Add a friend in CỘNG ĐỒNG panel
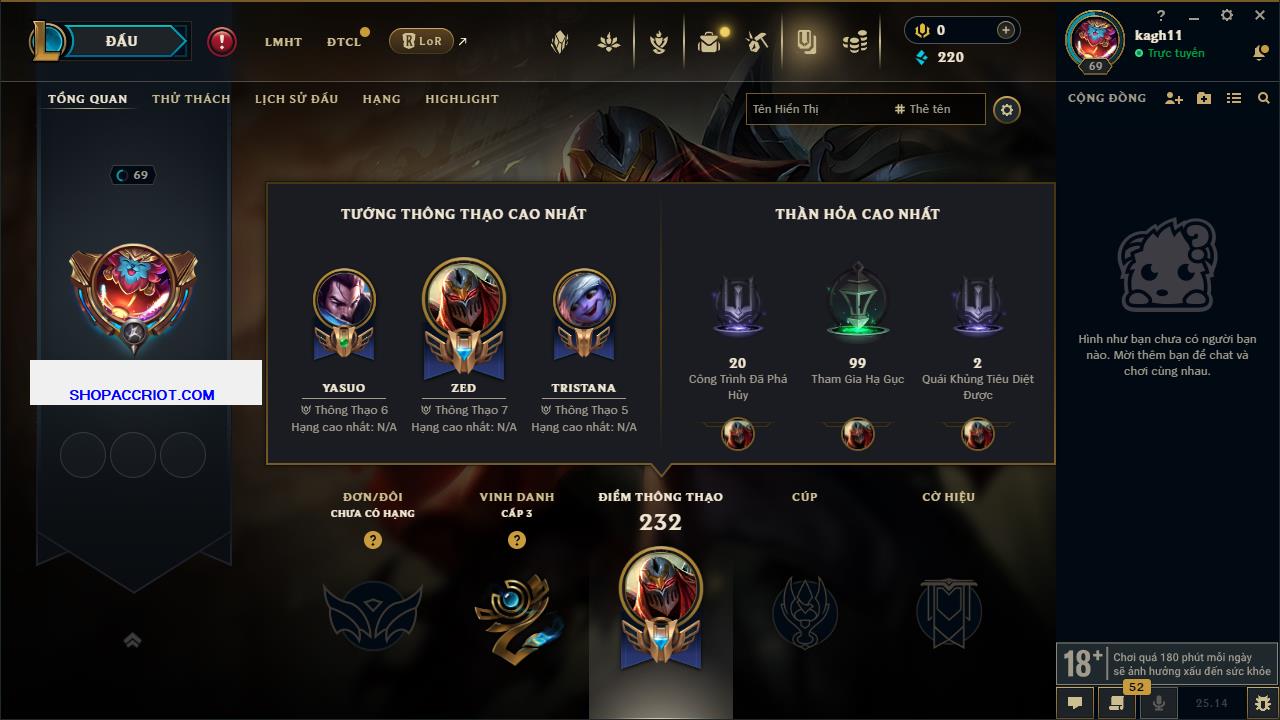Viewport: 1280px width, 720px height. pos(1174,98)
